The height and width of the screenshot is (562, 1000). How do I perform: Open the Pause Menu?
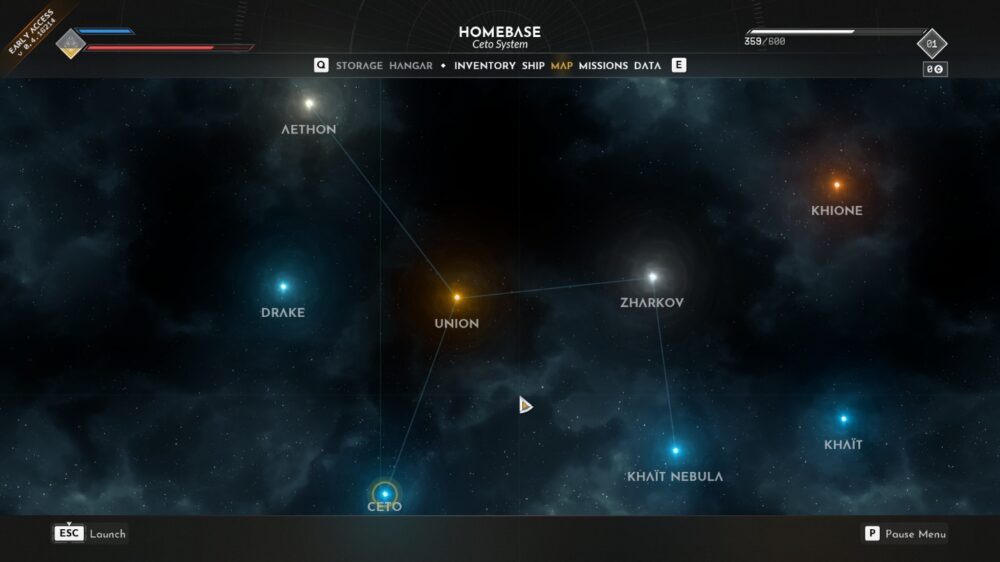click(905, 534)
